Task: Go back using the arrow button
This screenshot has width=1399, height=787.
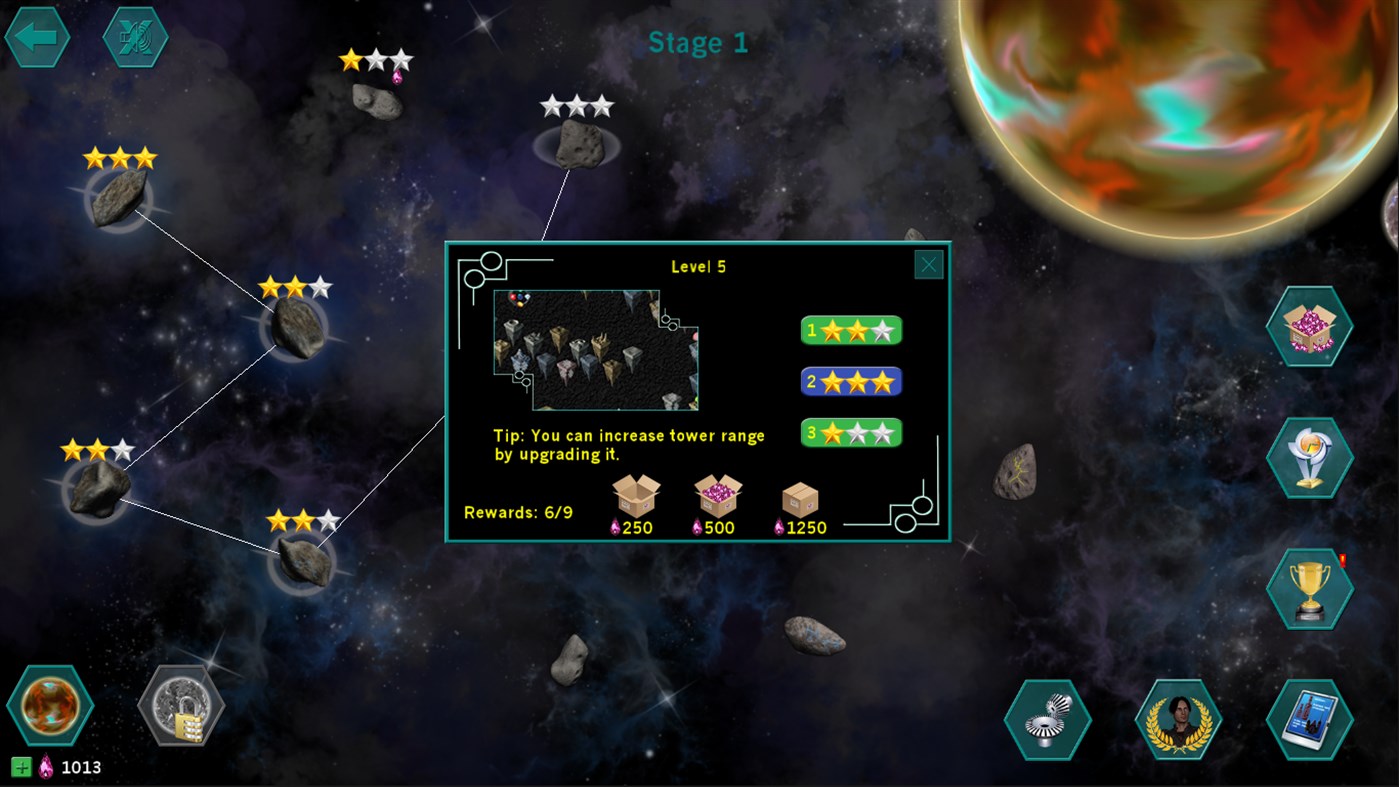Action: 36,37
